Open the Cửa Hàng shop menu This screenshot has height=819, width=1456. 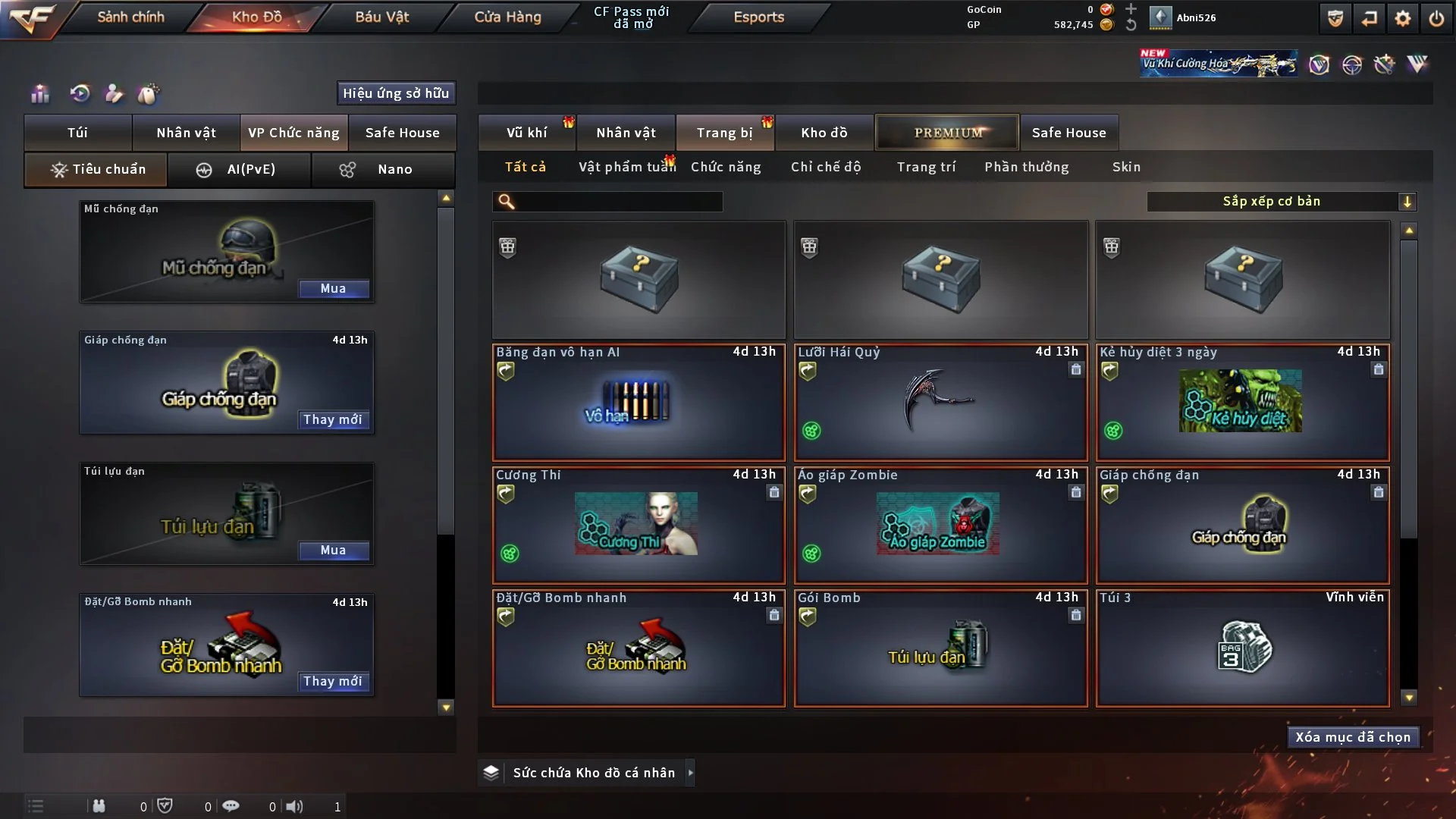tap(507, 17)
